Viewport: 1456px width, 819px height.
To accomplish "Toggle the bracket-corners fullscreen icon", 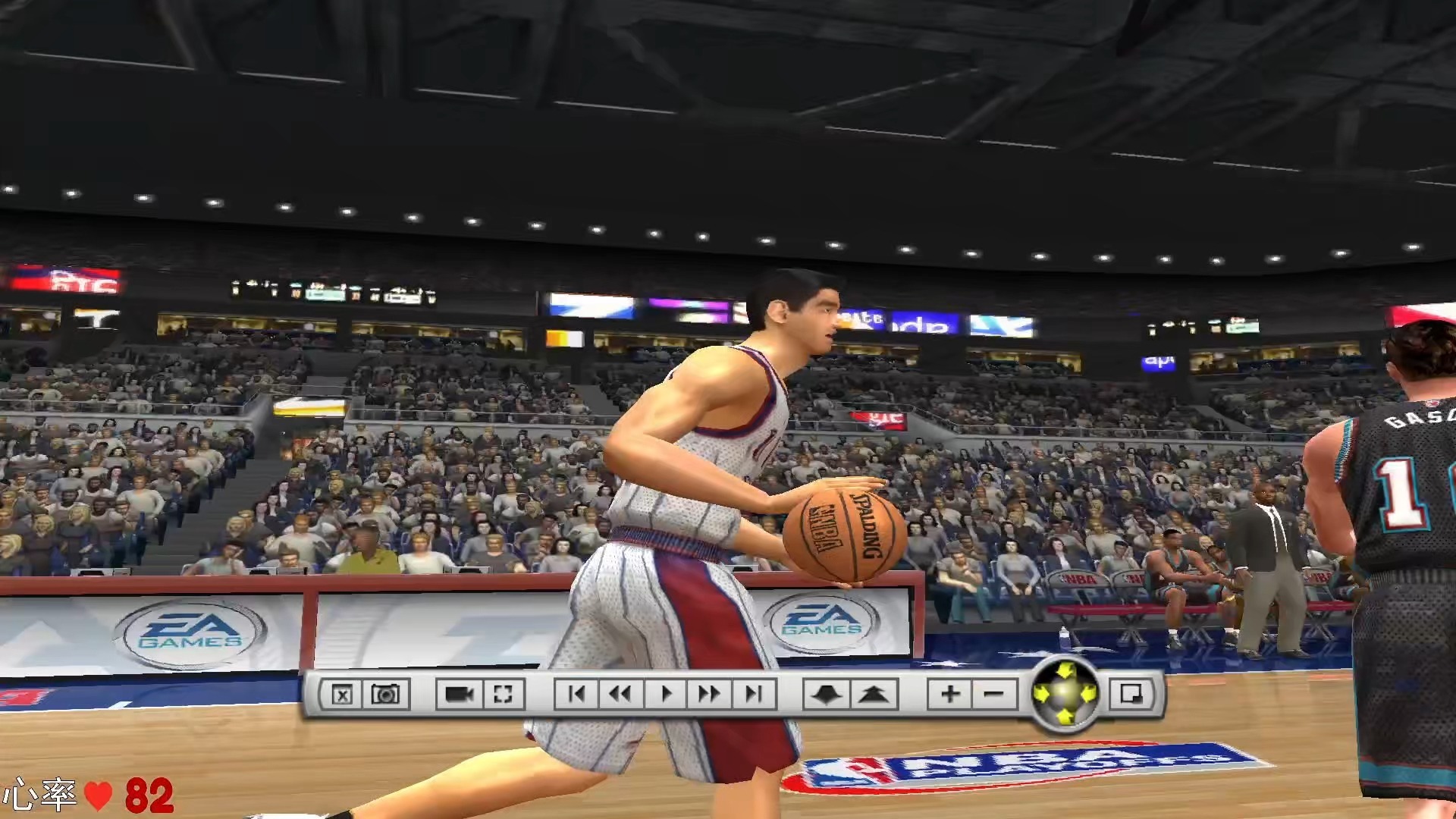I will [503, 695].
